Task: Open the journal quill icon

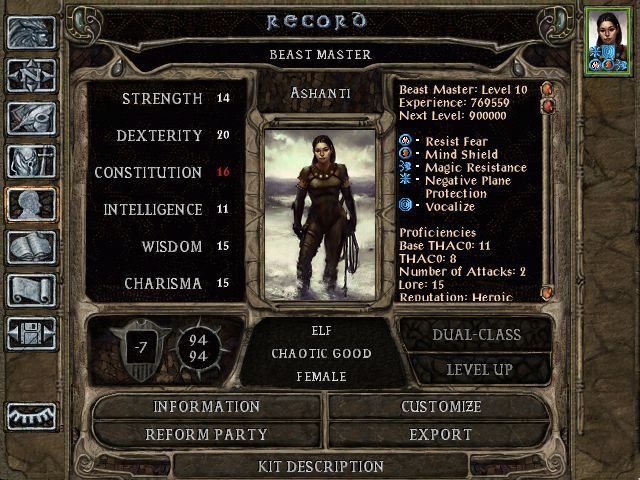Action: [30, 118]
